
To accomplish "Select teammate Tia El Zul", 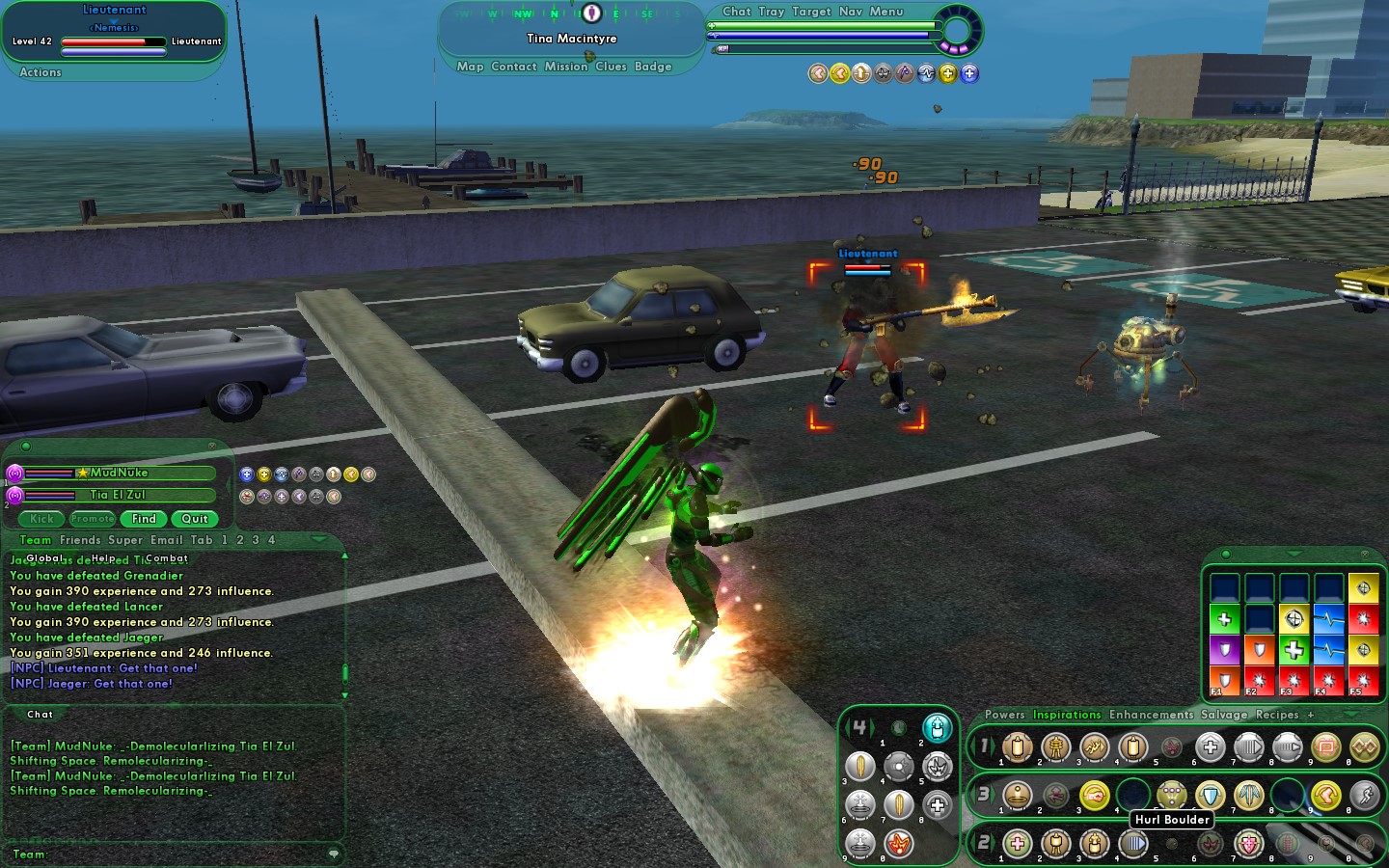I will [118, 495].
